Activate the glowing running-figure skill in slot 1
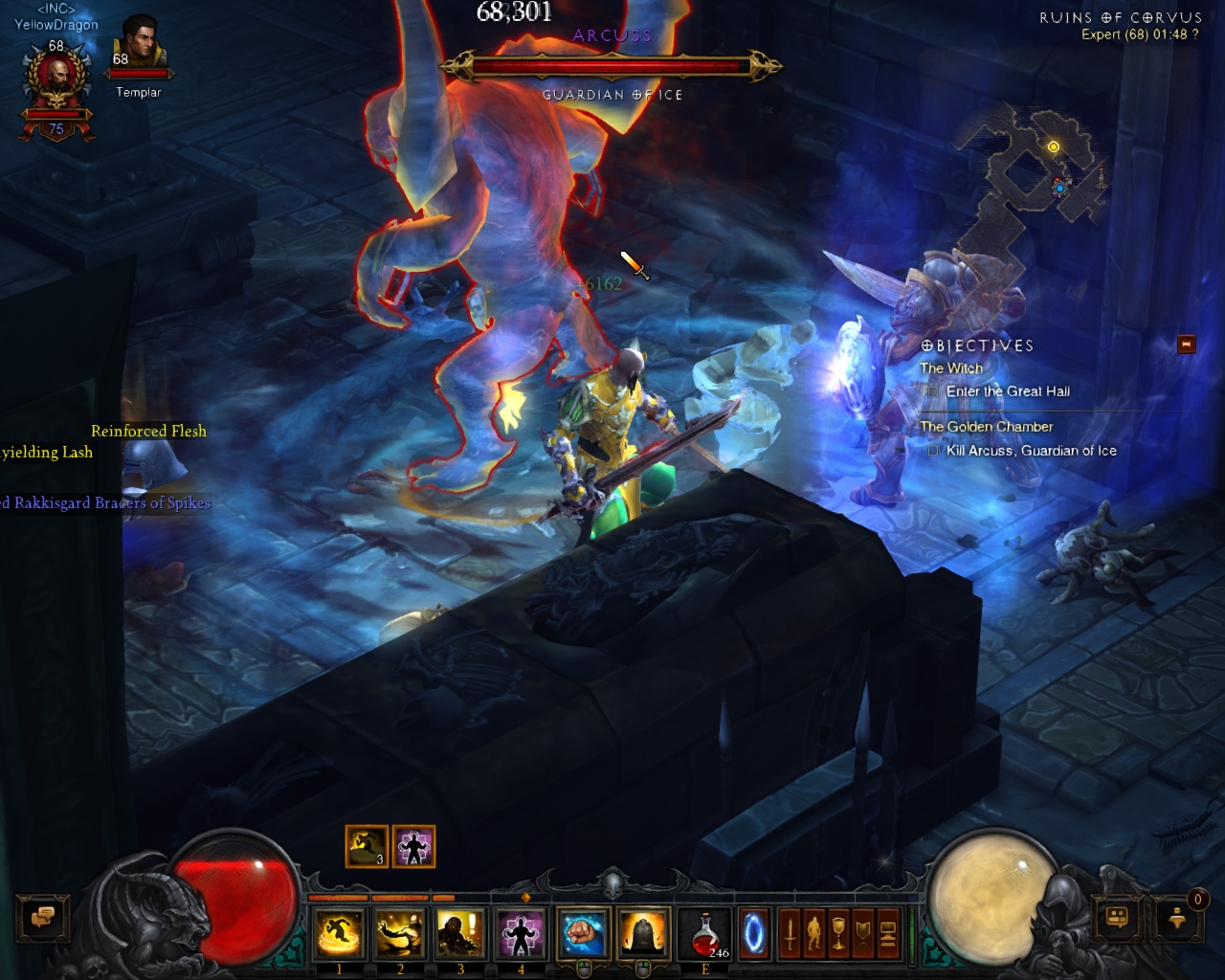The width and height of the screenshot is (1225, 980). [339, 933]
